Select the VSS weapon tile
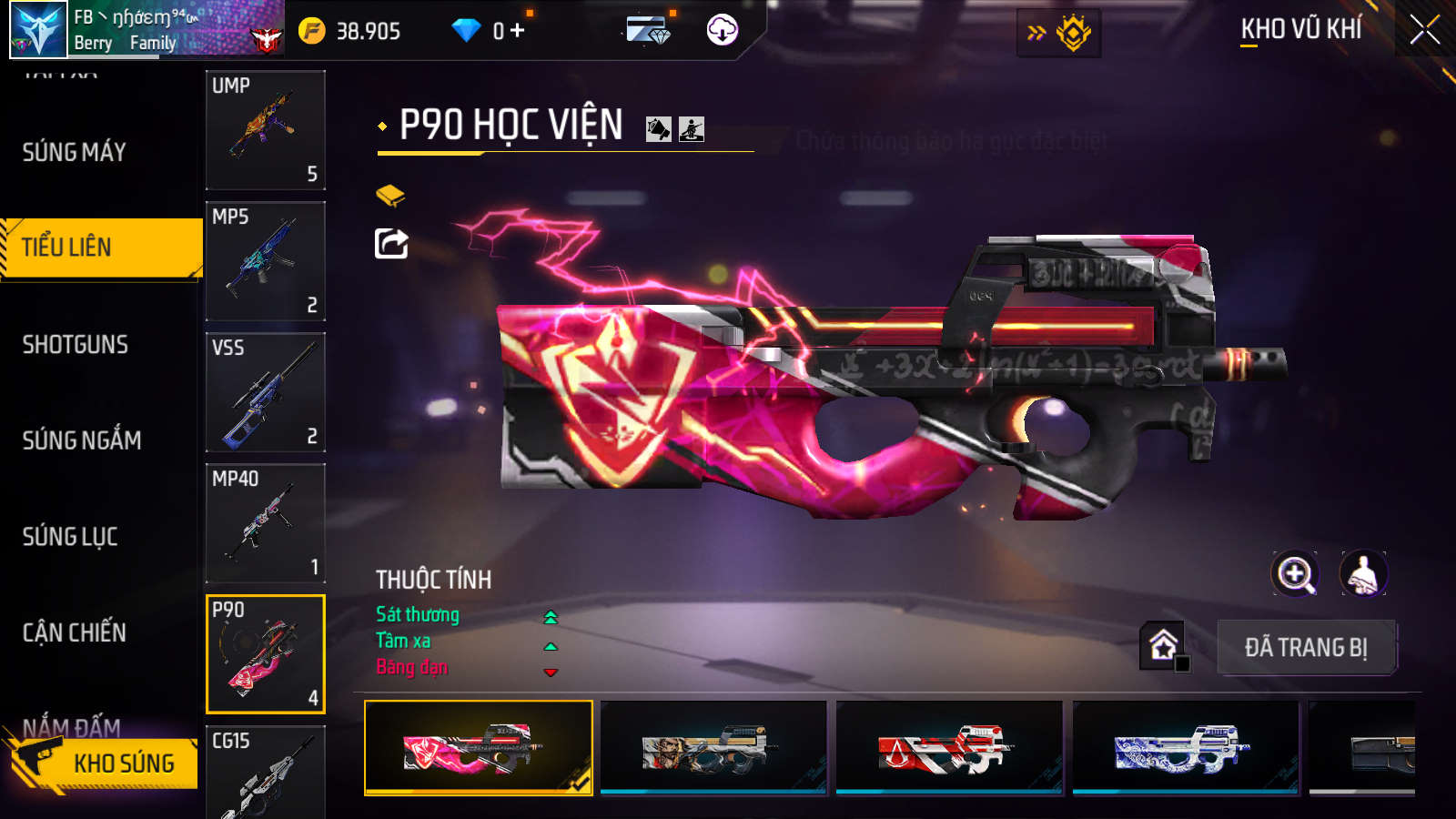 point(266,392)
